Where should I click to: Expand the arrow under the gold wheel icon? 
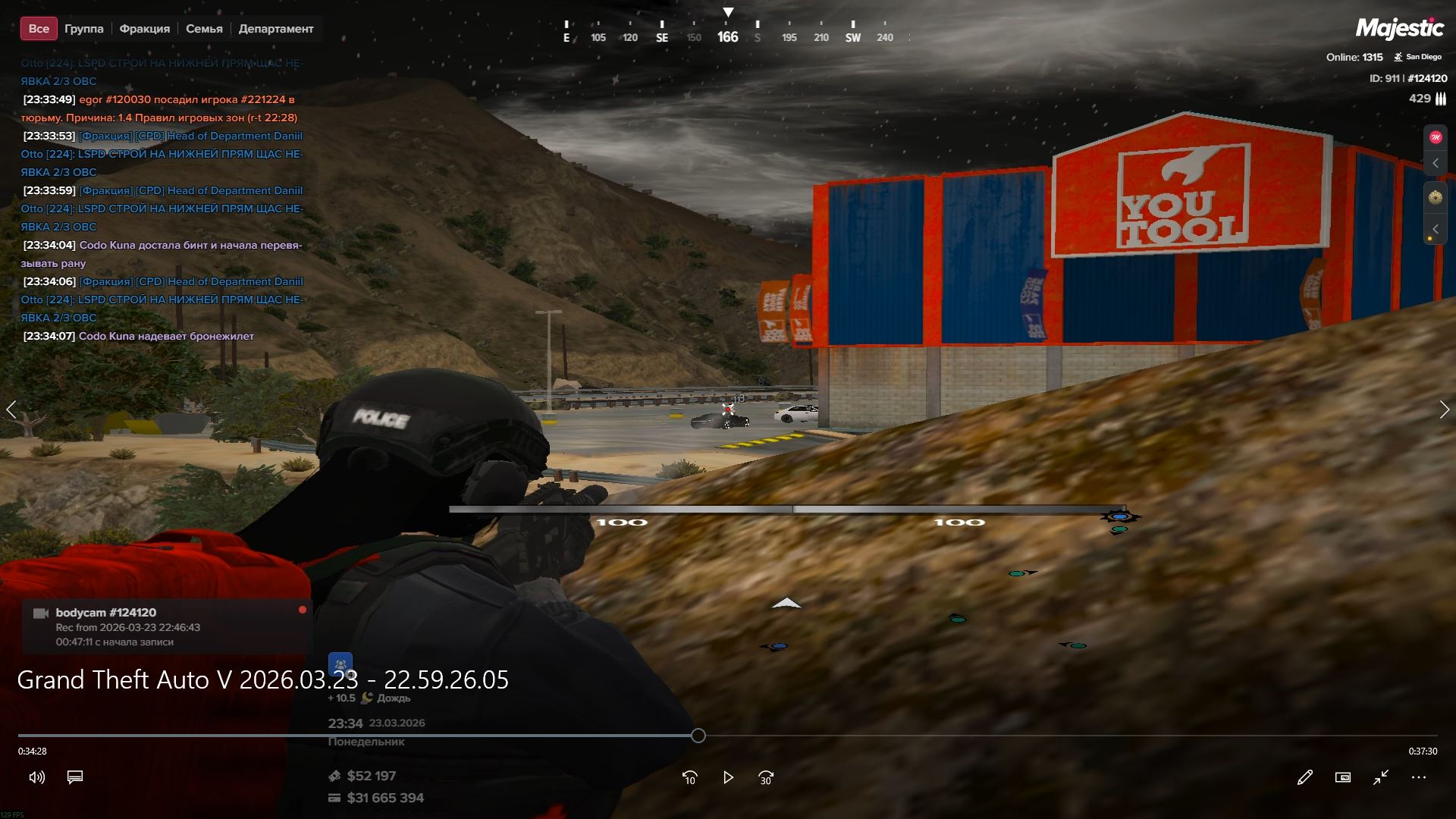click(1435, 228)
